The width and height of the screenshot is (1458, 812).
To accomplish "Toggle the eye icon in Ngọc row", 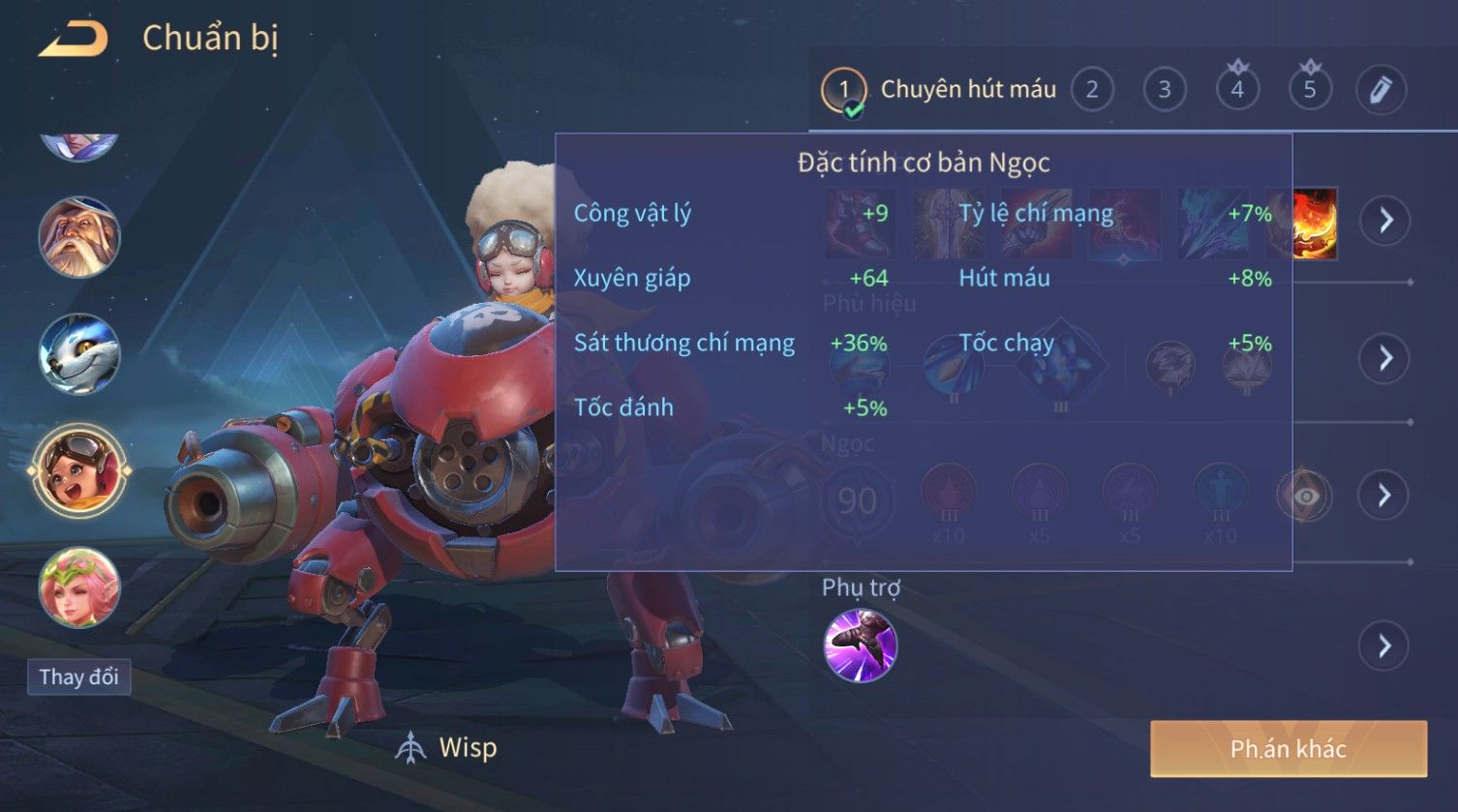I will [x=1305, y=496].
